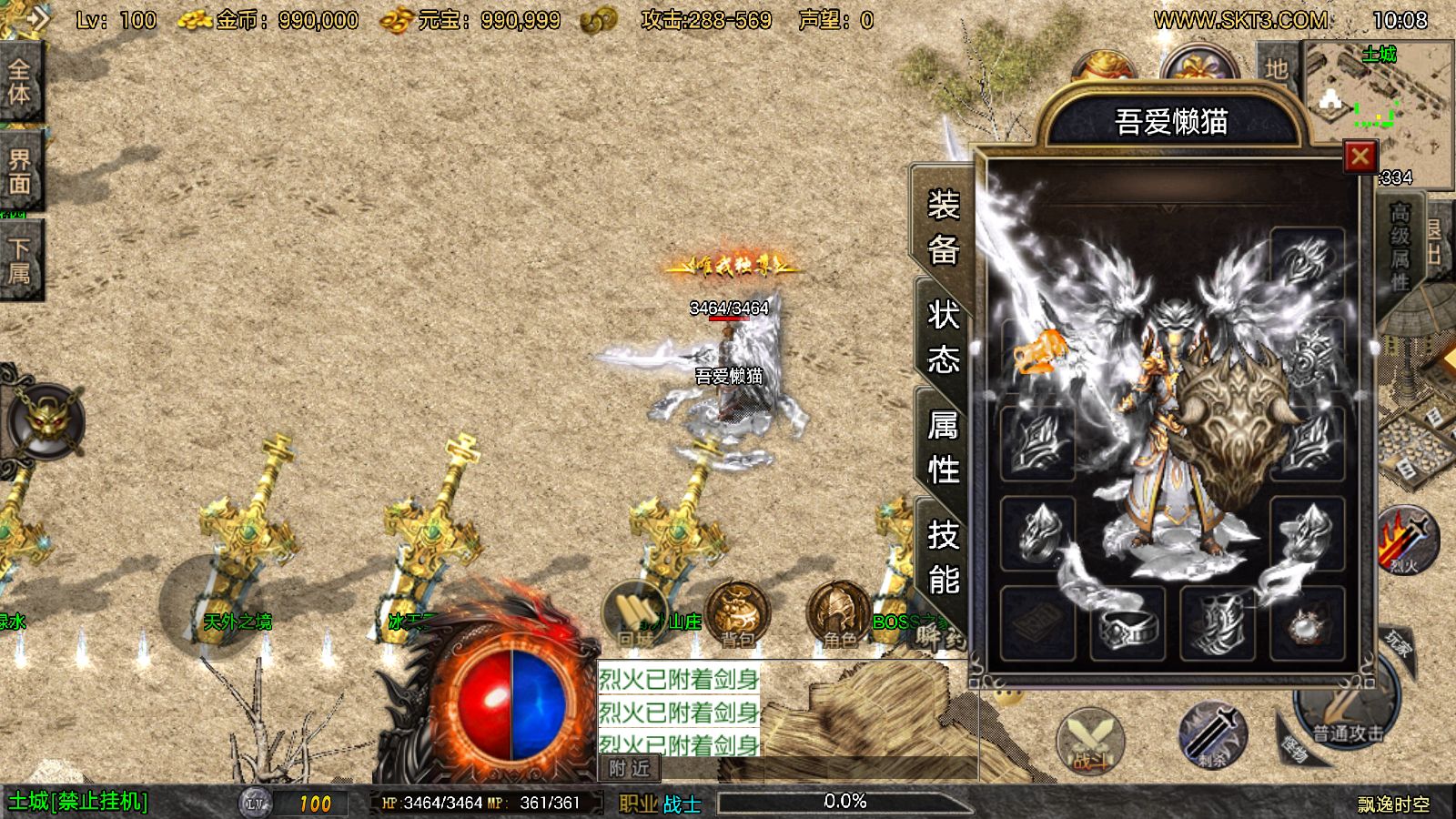Open the 属性 attributes tab
Image resolution: width=1456 pixels, height=819 pixels.
943,447
